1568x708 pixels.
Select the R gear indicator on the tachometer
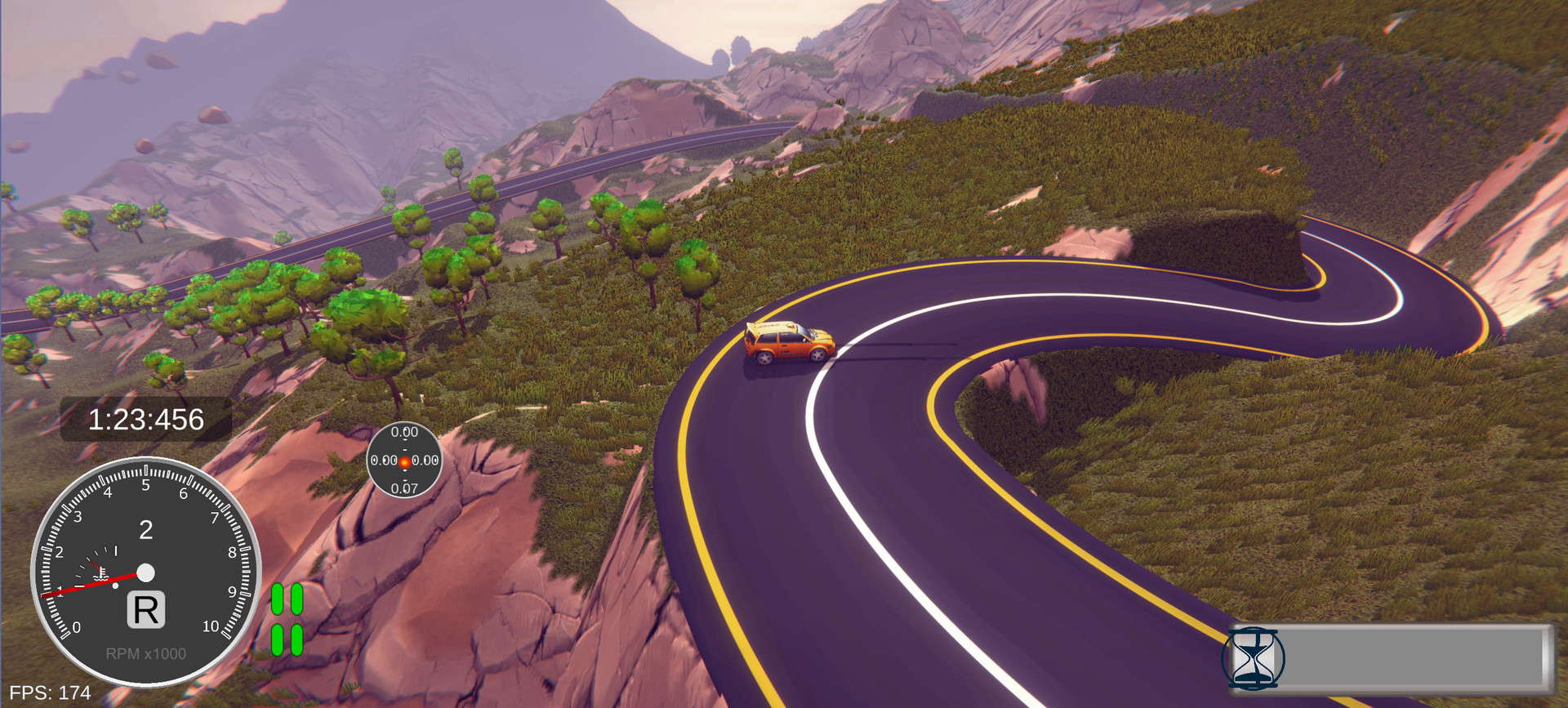(x=145, y=610)
